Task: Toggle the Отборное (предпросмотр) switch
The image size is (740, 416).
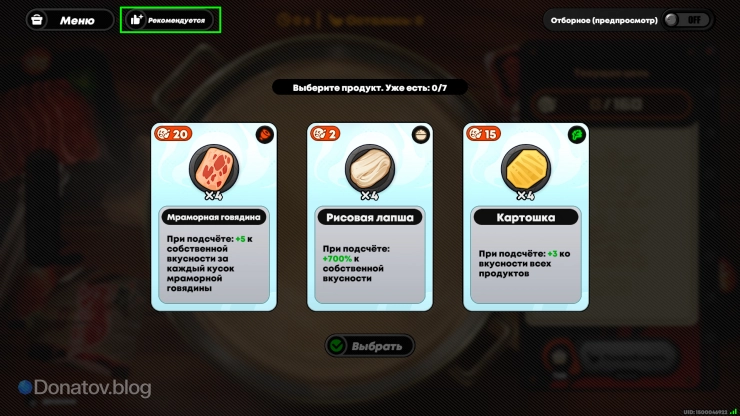Action: 688,20
